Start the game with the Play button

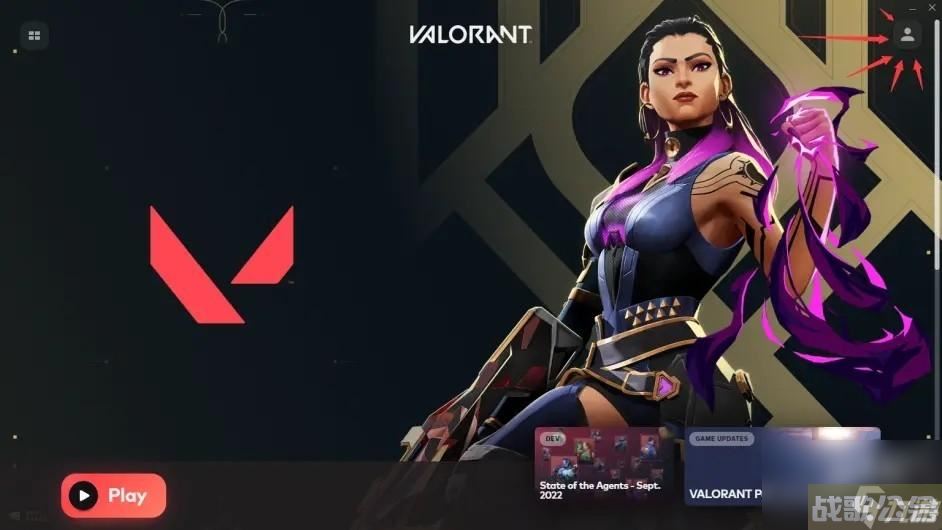113,495
